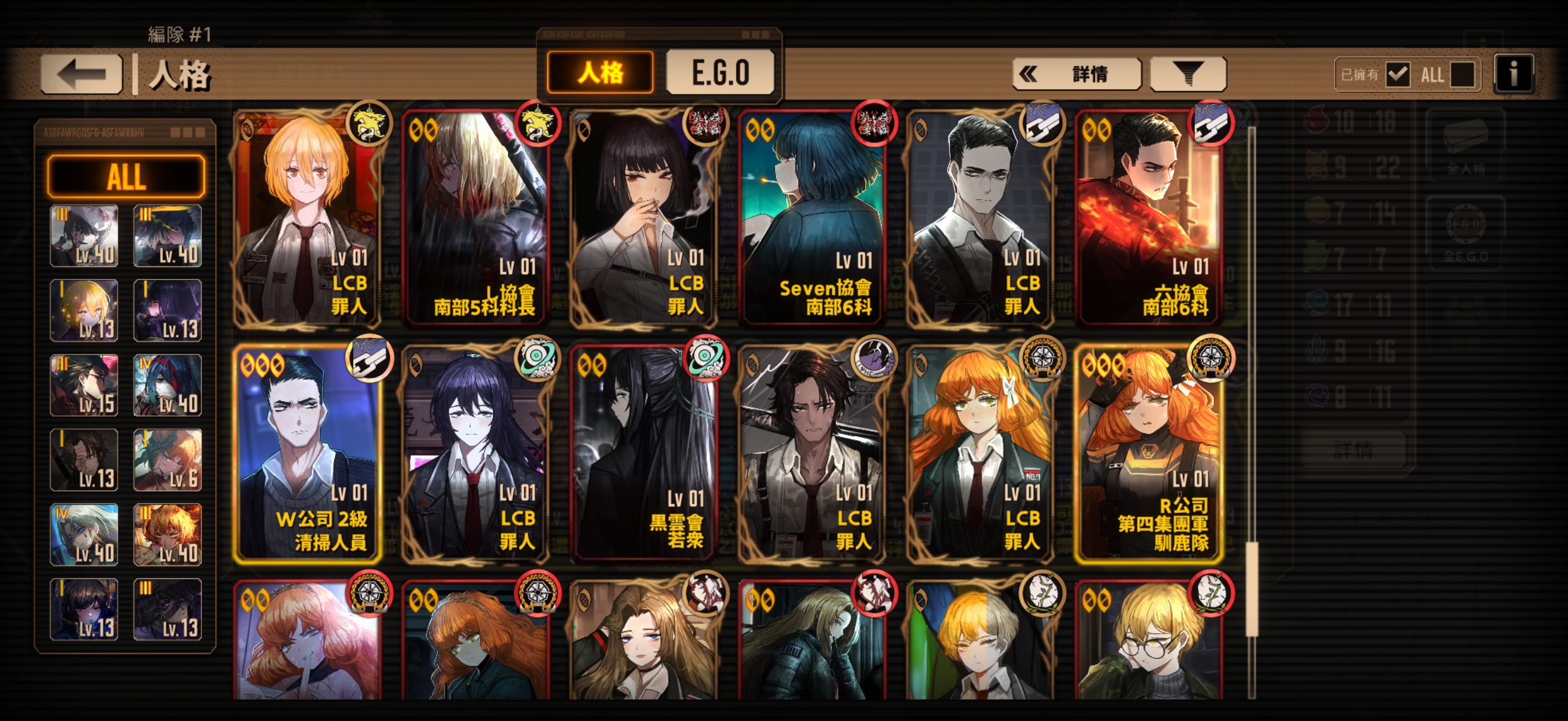Click the info 'i' icon

pyautogui.click(x=1514, y=73)
